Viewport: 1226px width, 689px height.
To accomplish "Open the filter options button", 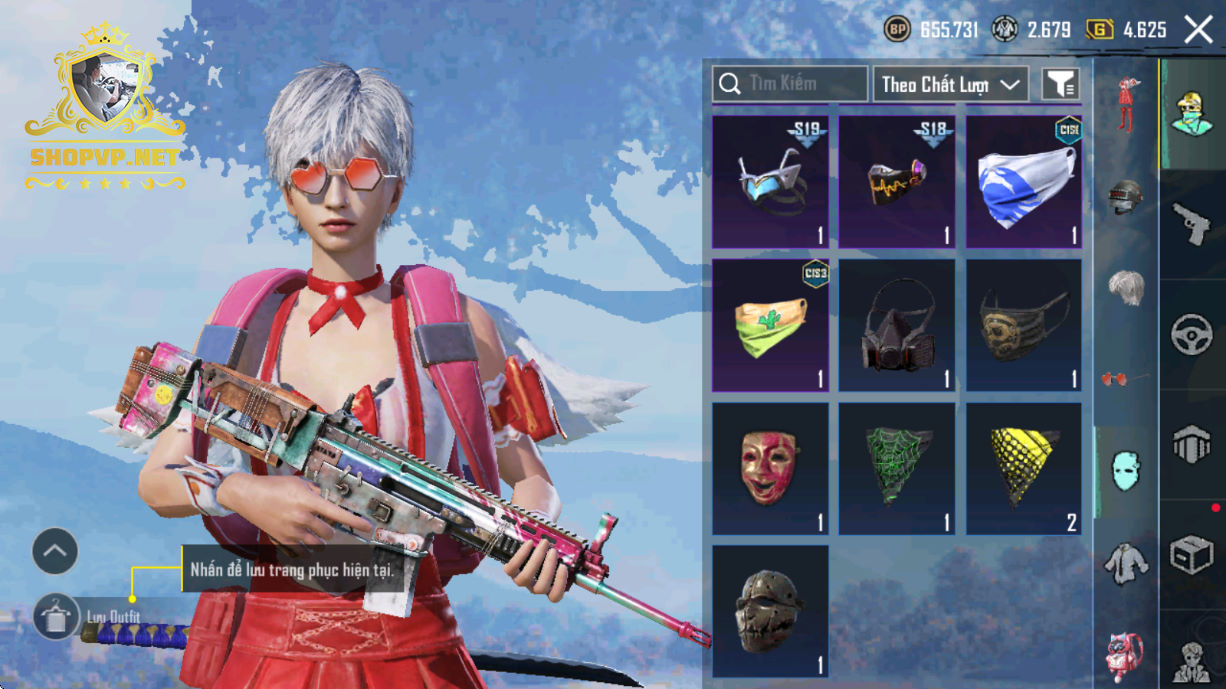I will point(1061,84).
